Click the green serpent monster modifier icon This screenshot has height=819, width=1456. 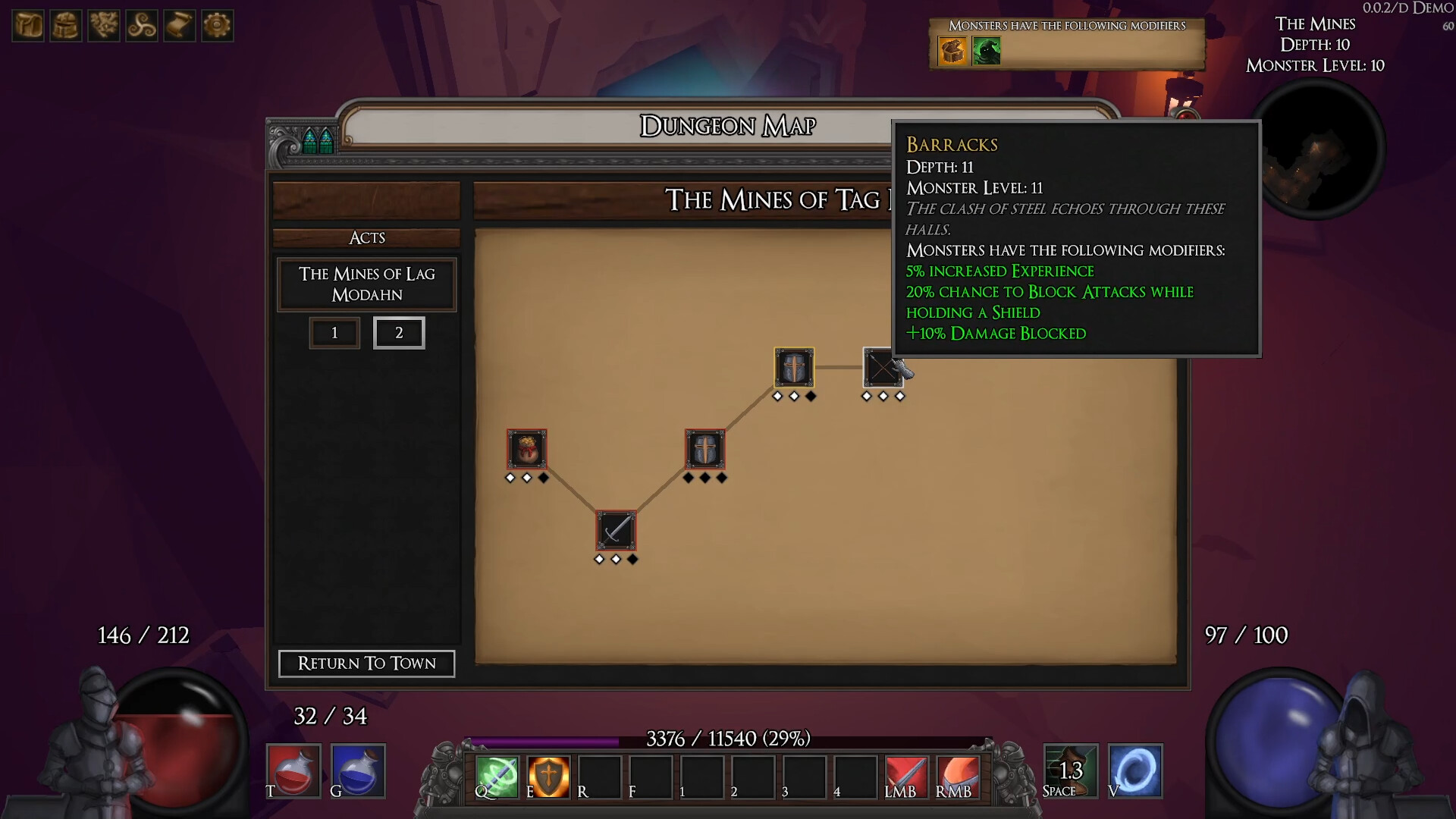tap(987, 52)
